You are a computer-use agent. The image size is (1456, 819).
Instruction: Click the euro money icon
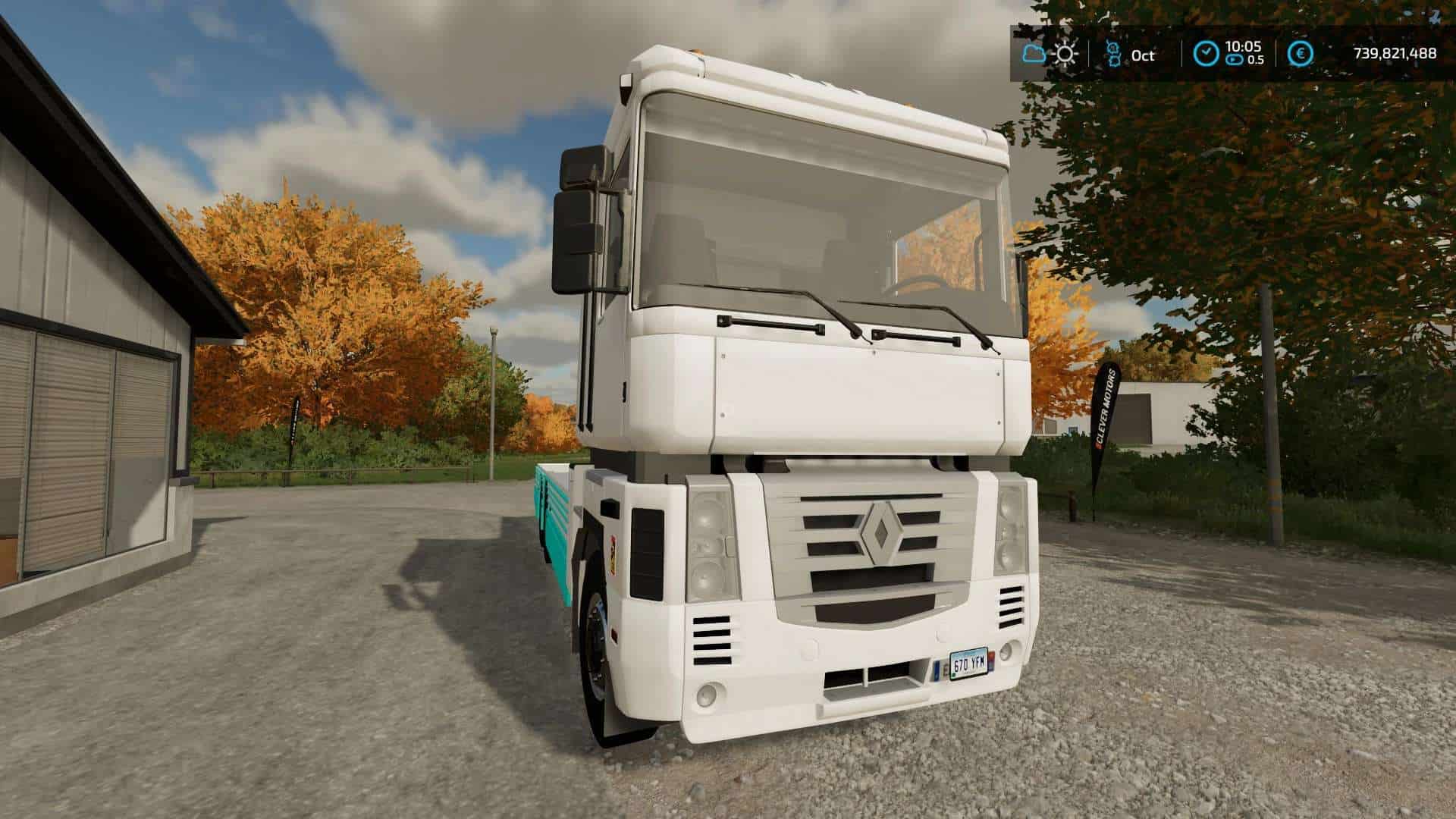(x=1301, y=53)
